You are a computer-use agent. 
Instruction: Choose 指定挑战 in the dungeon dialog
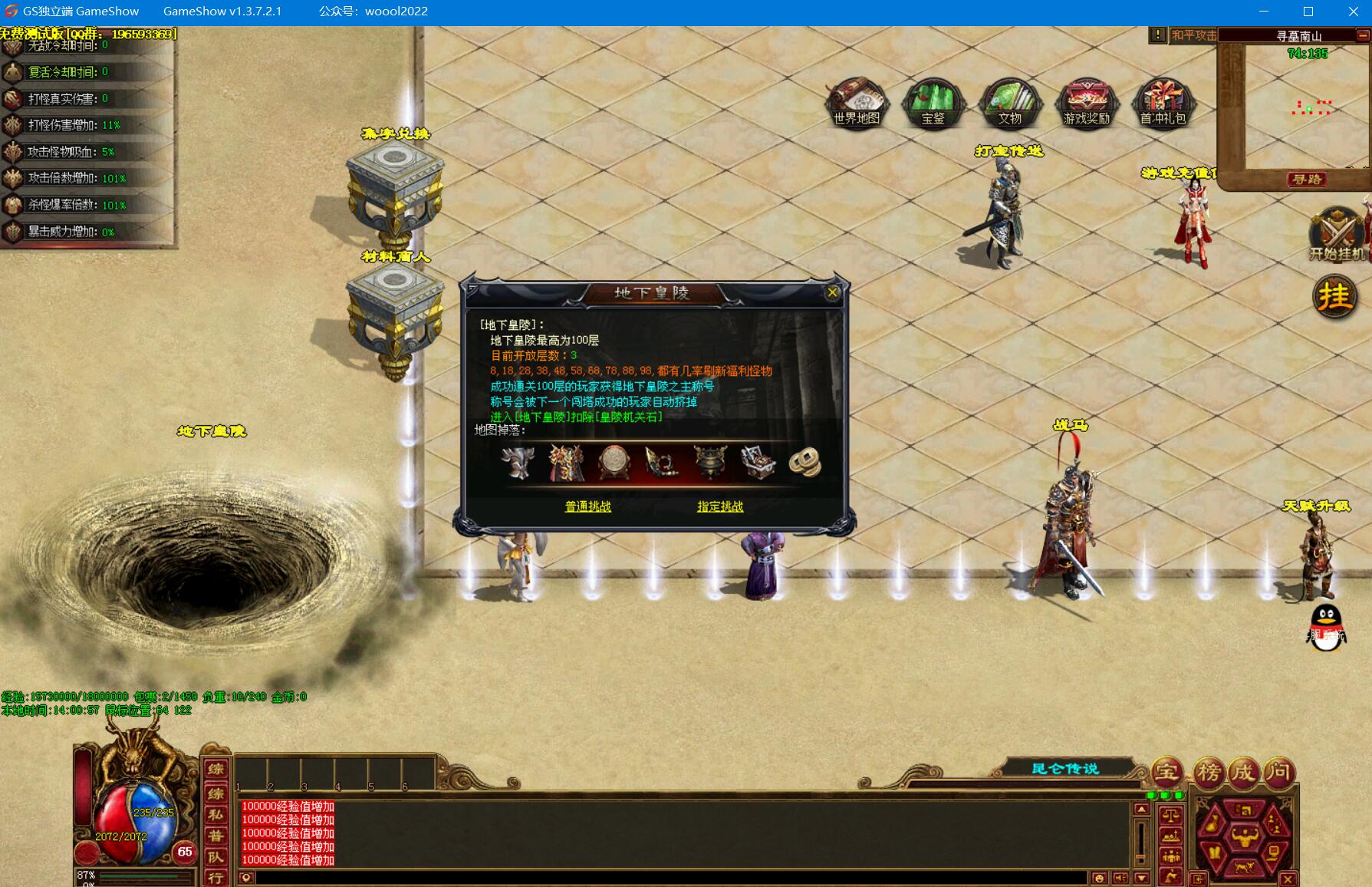pyautogui.click(x=720, y=506)
